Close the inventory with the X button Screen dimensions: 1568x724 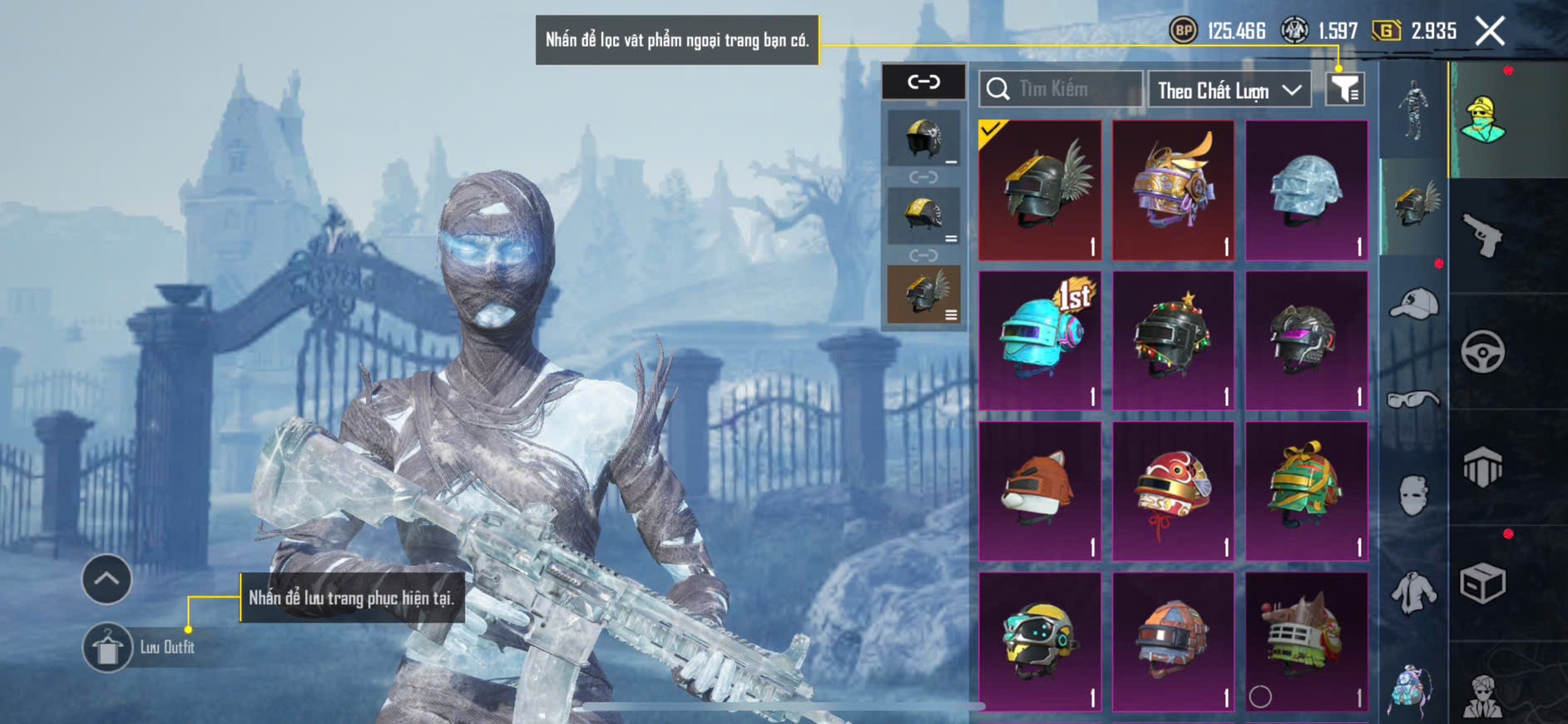1490,32
